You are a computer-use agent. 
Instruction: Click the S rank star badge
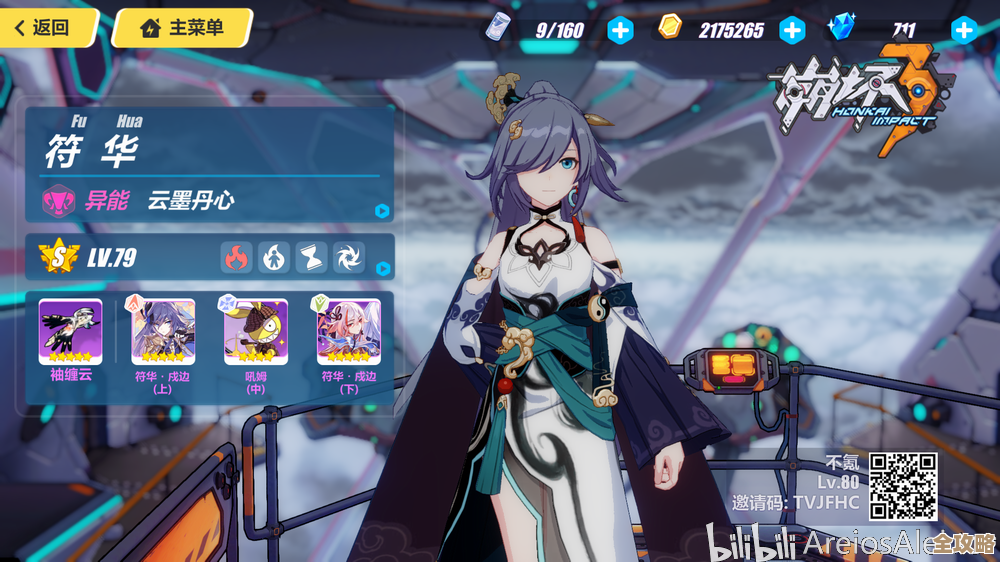pos(59,258)
